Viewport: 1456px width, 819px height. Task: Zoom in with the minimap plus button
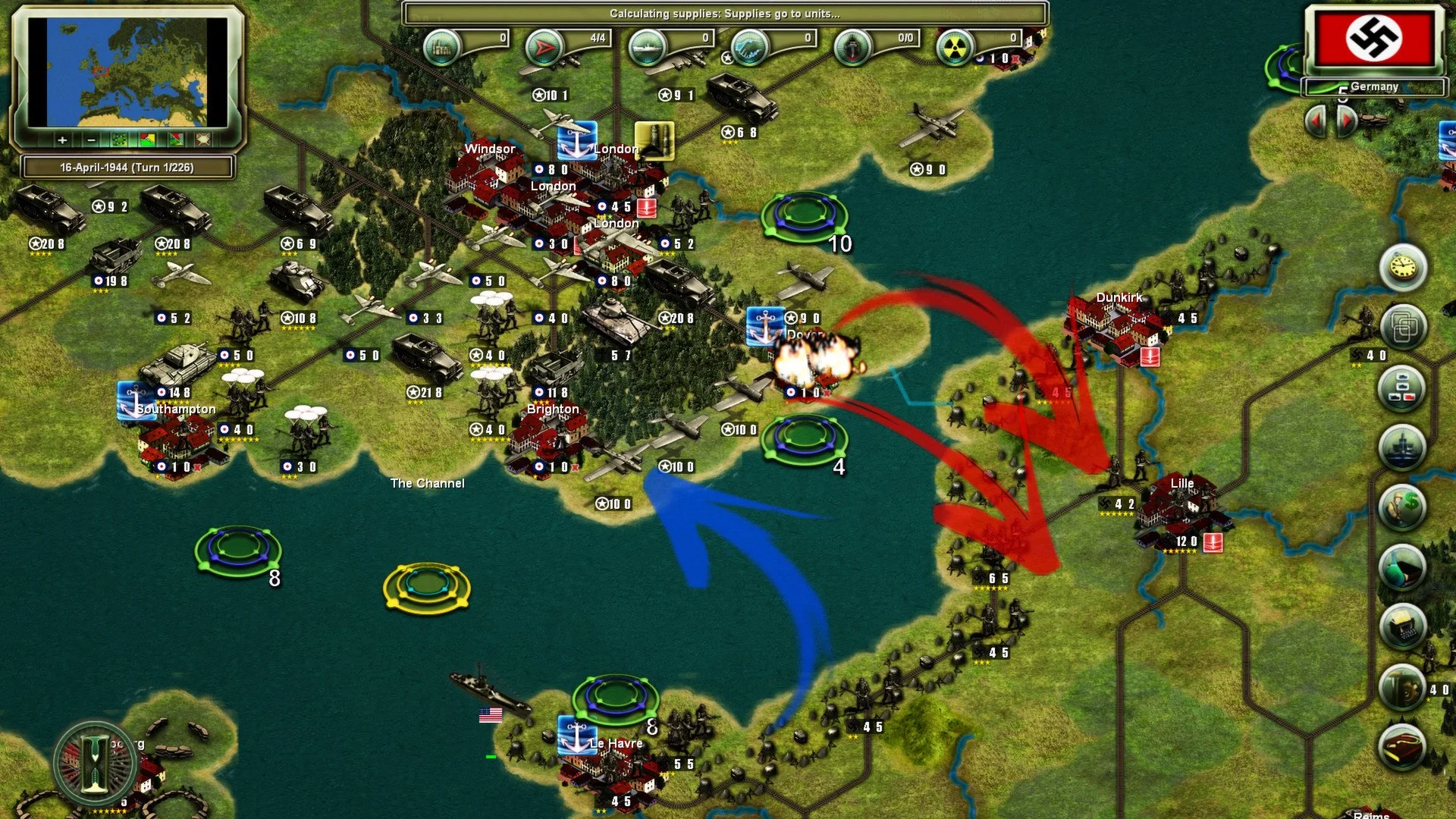(62, 140)
